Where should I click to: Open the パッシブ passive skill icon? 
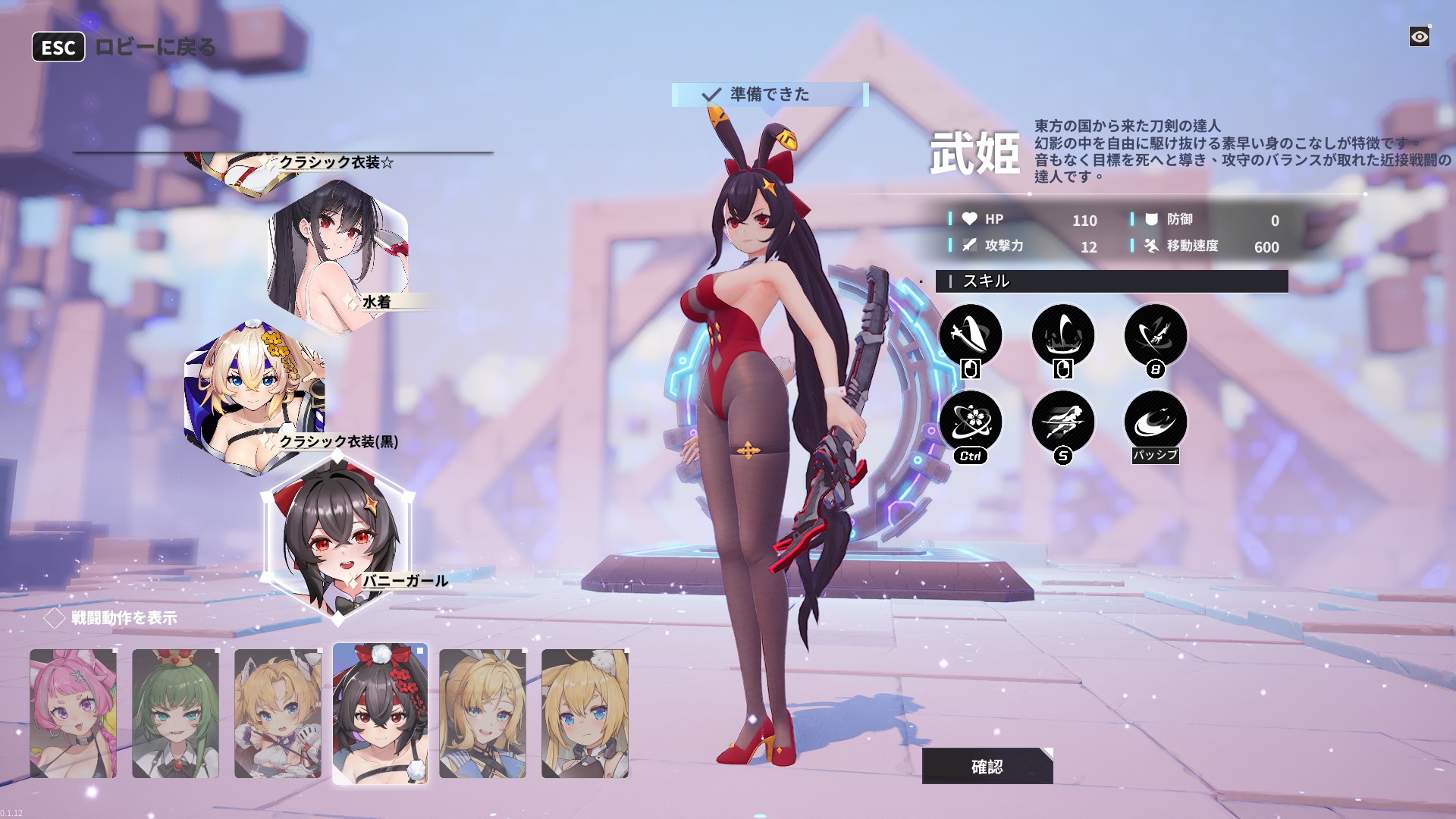[1155, 422]
